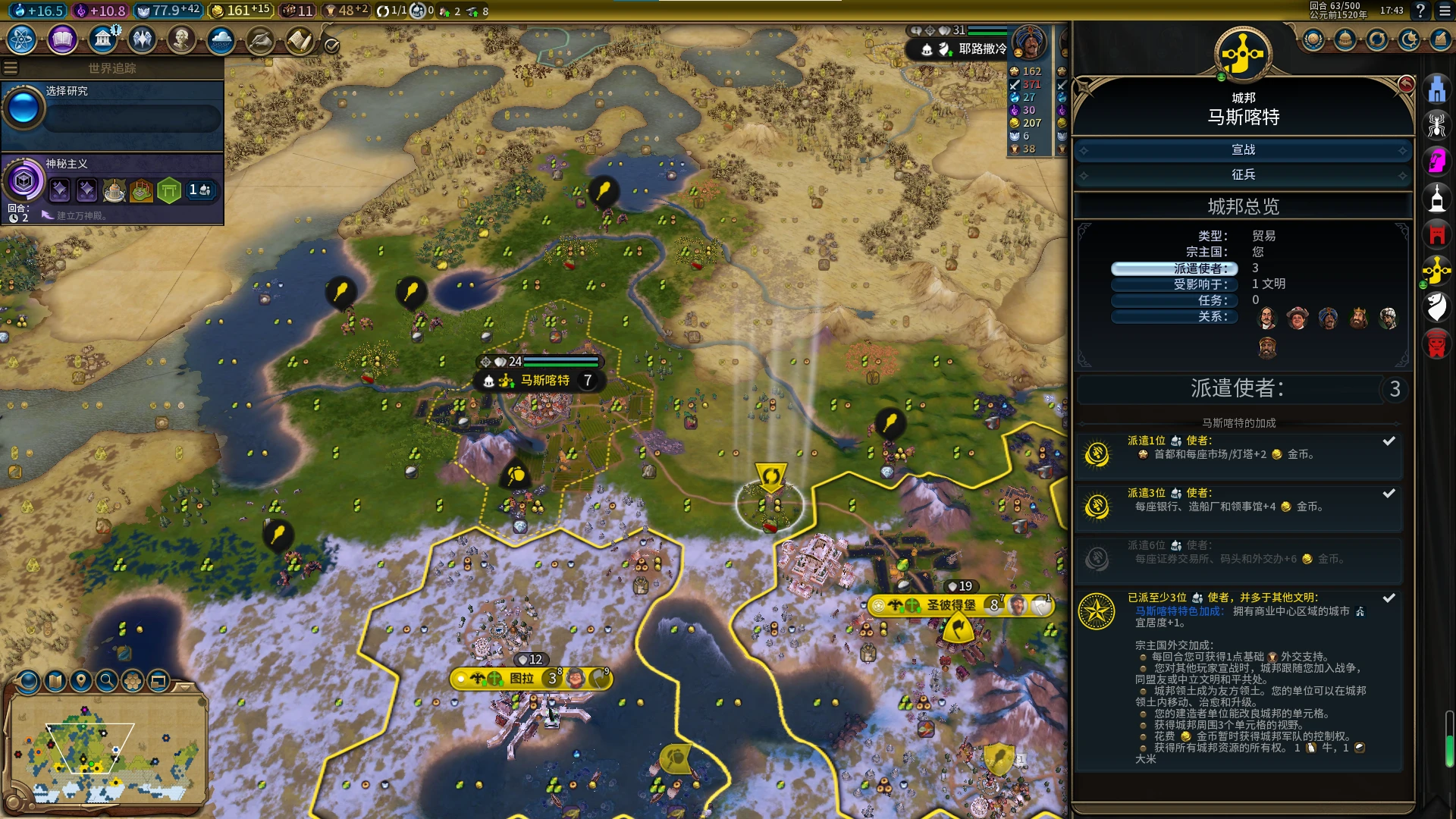Collapse the 世界追踪 world tracker list
The height and width of the screenshot is (819, 1456).
(11, 68)
